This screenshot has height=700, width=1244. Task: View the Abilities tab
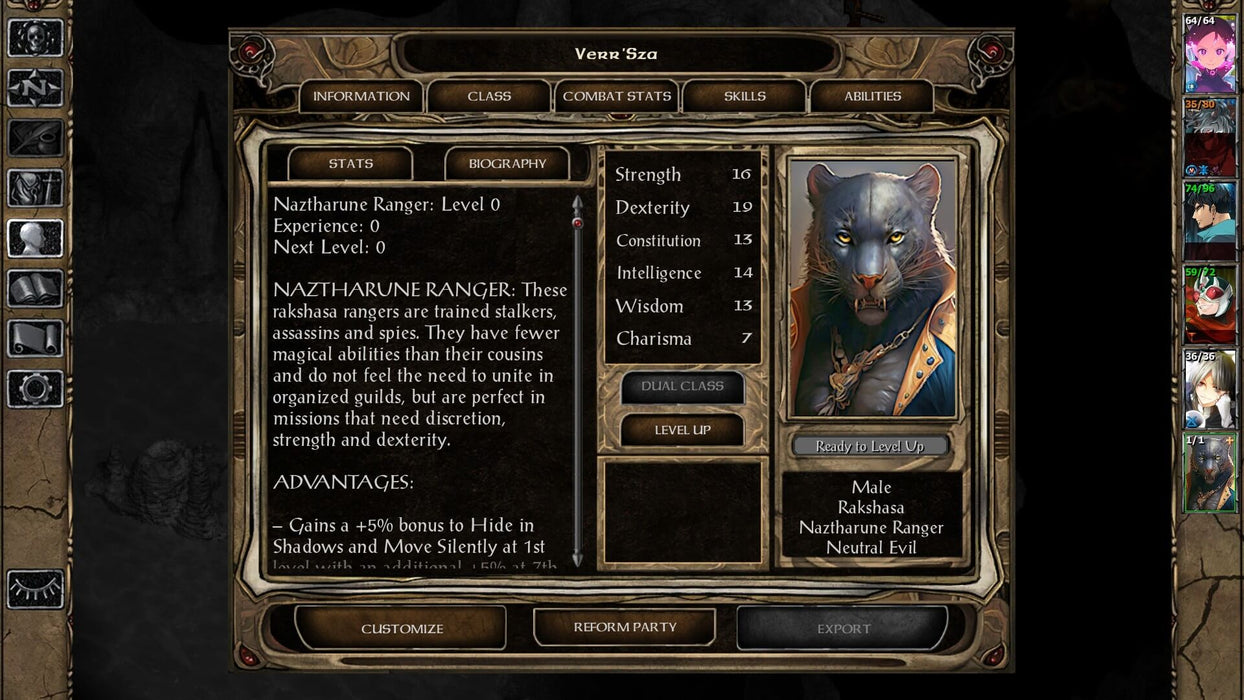[872, 97]
